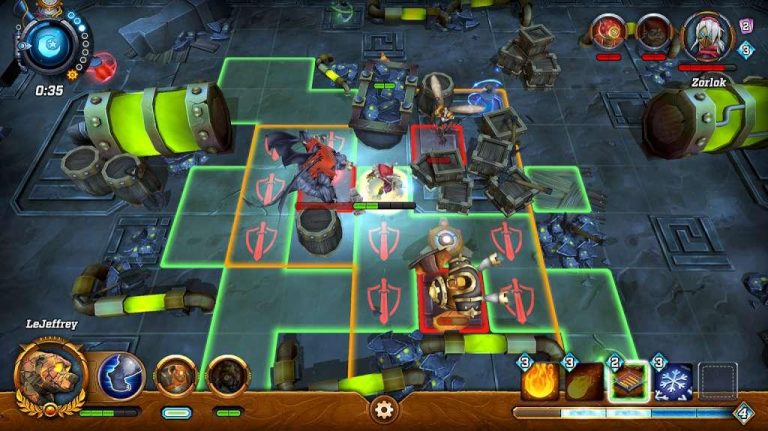
Task: Open the gear settings button
Action: (x=384, y=407)
